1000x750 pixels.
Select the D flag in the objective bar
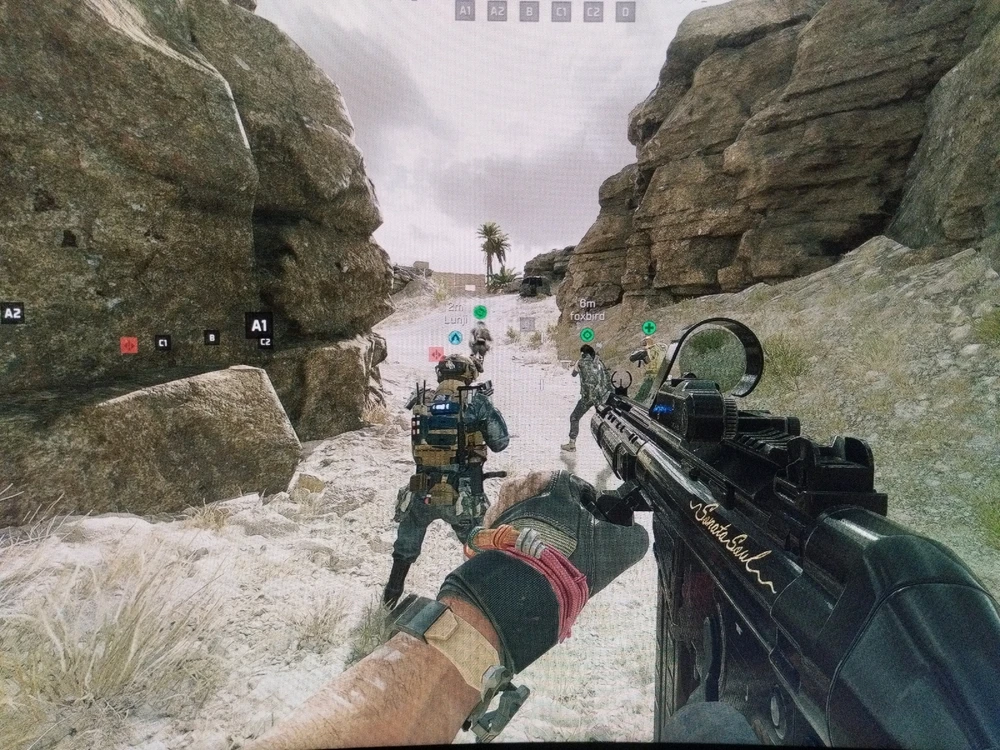tap(625, 11)
